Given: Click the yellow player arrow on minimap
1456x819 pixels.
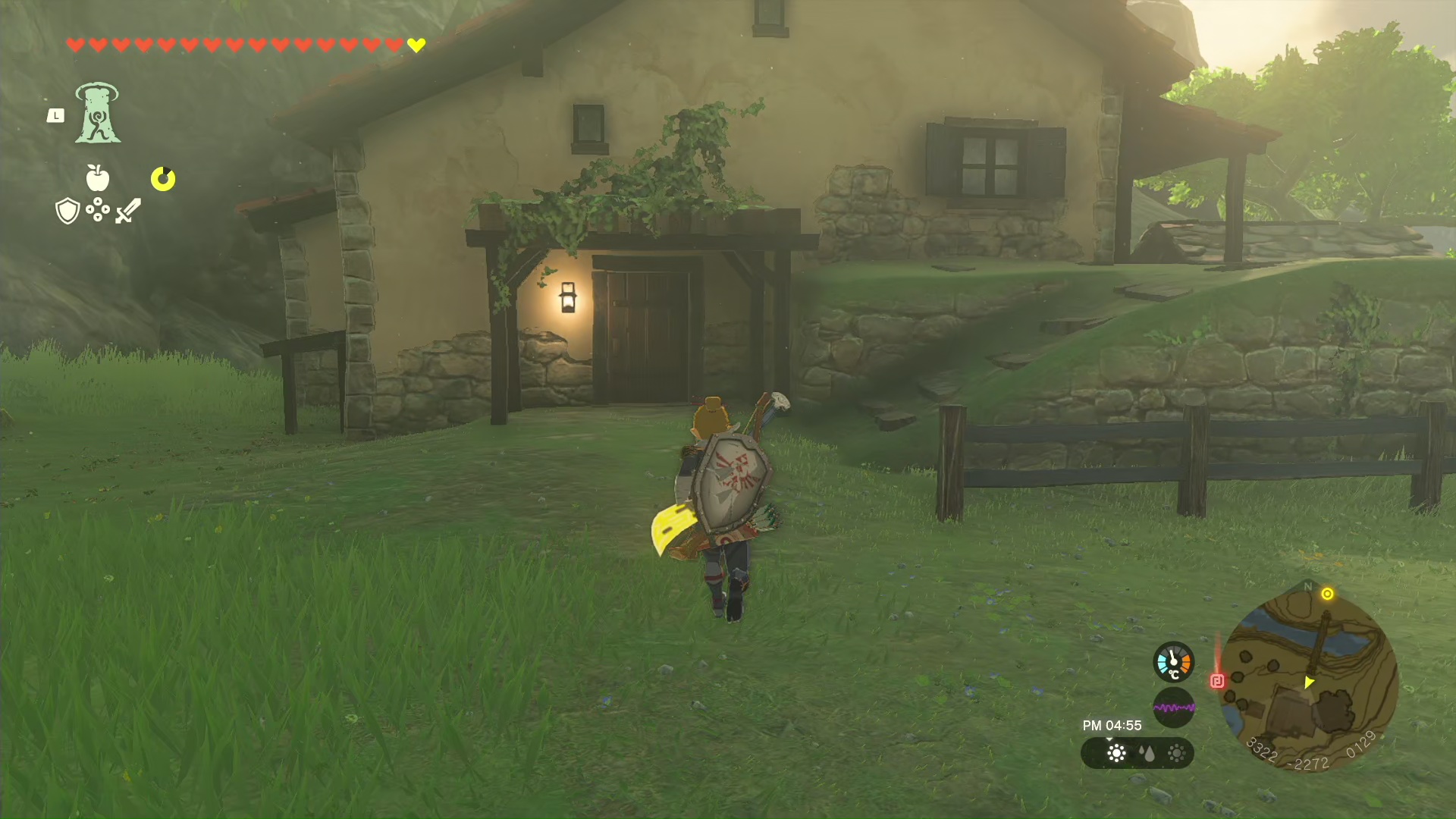Looking at the screenshot, I should click(x=1308, y=682).
